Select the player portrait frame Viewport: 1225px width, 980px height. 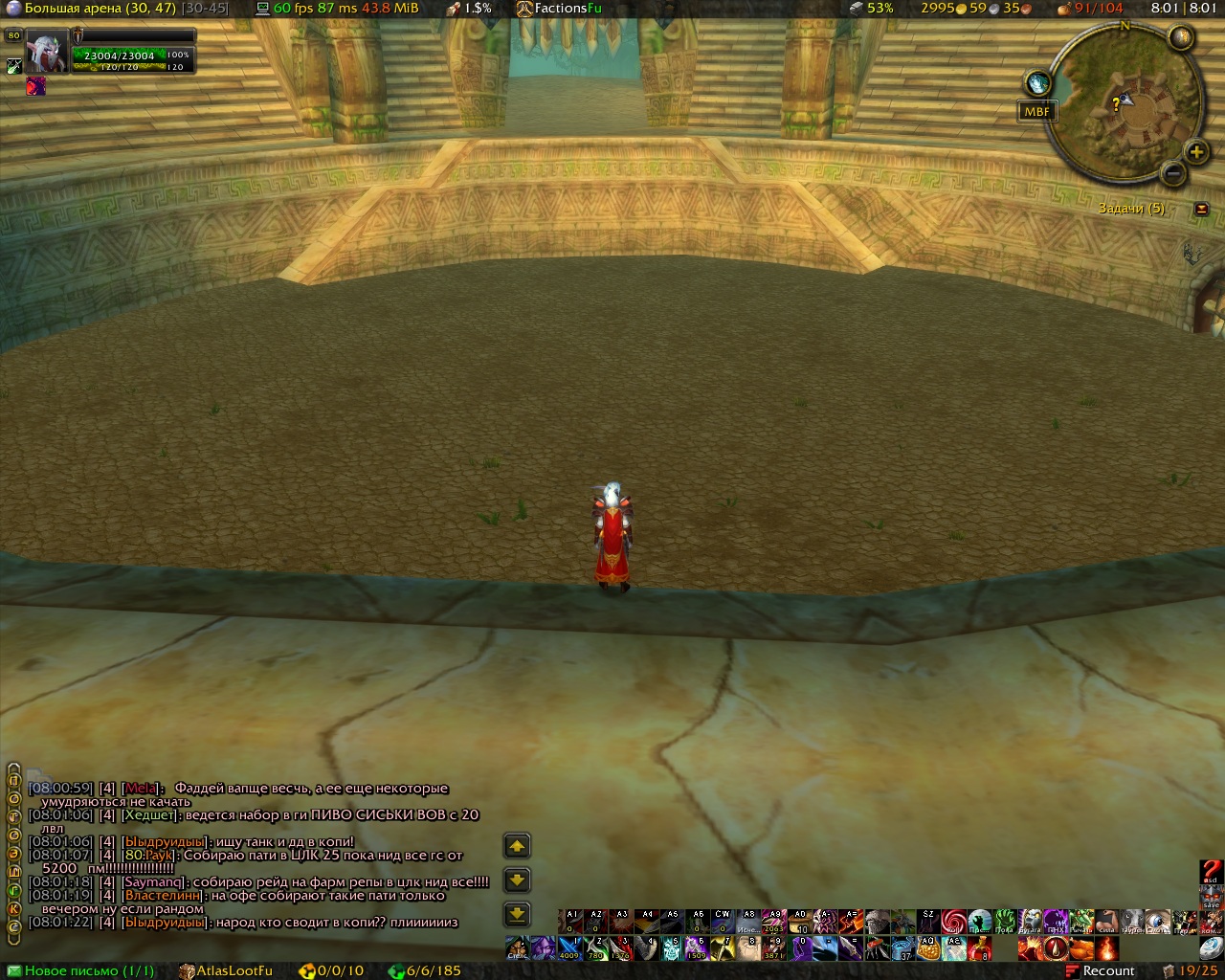[x=46, y=52]
